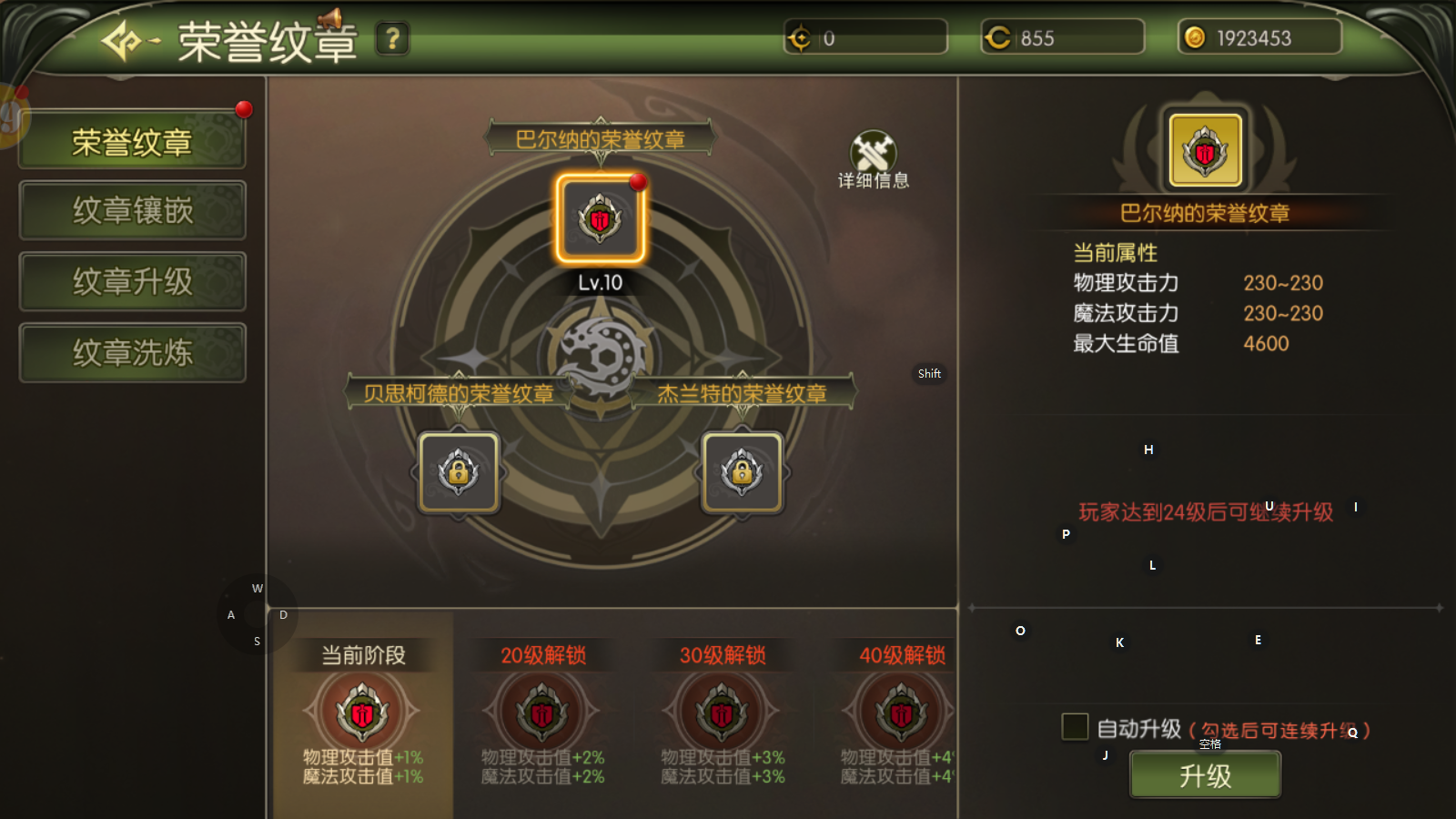
Task: Check the 40级解锁 stage emblem
Action: click(901, 713)
